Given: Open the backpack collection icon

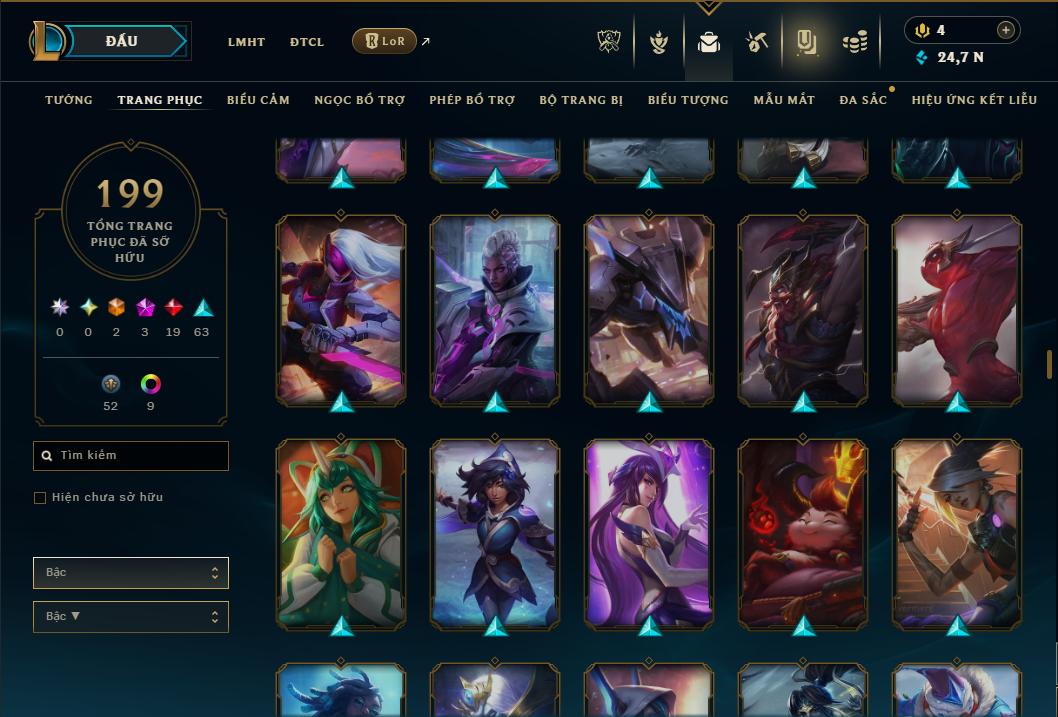Looking at the screenshot, I should (709, 42).
